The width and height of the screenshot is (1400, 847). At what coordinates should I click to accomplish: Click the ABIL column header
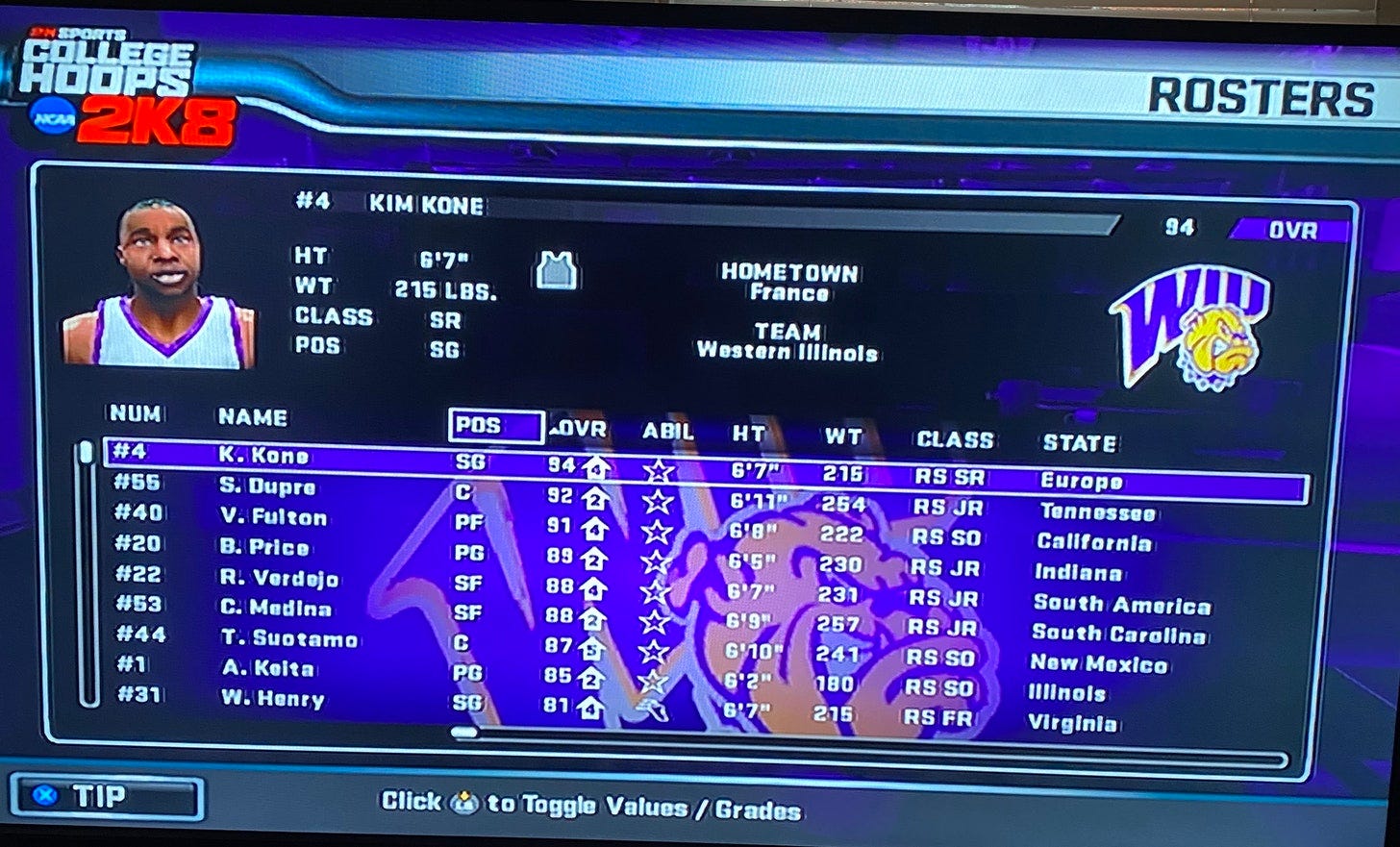click(667, 432)
